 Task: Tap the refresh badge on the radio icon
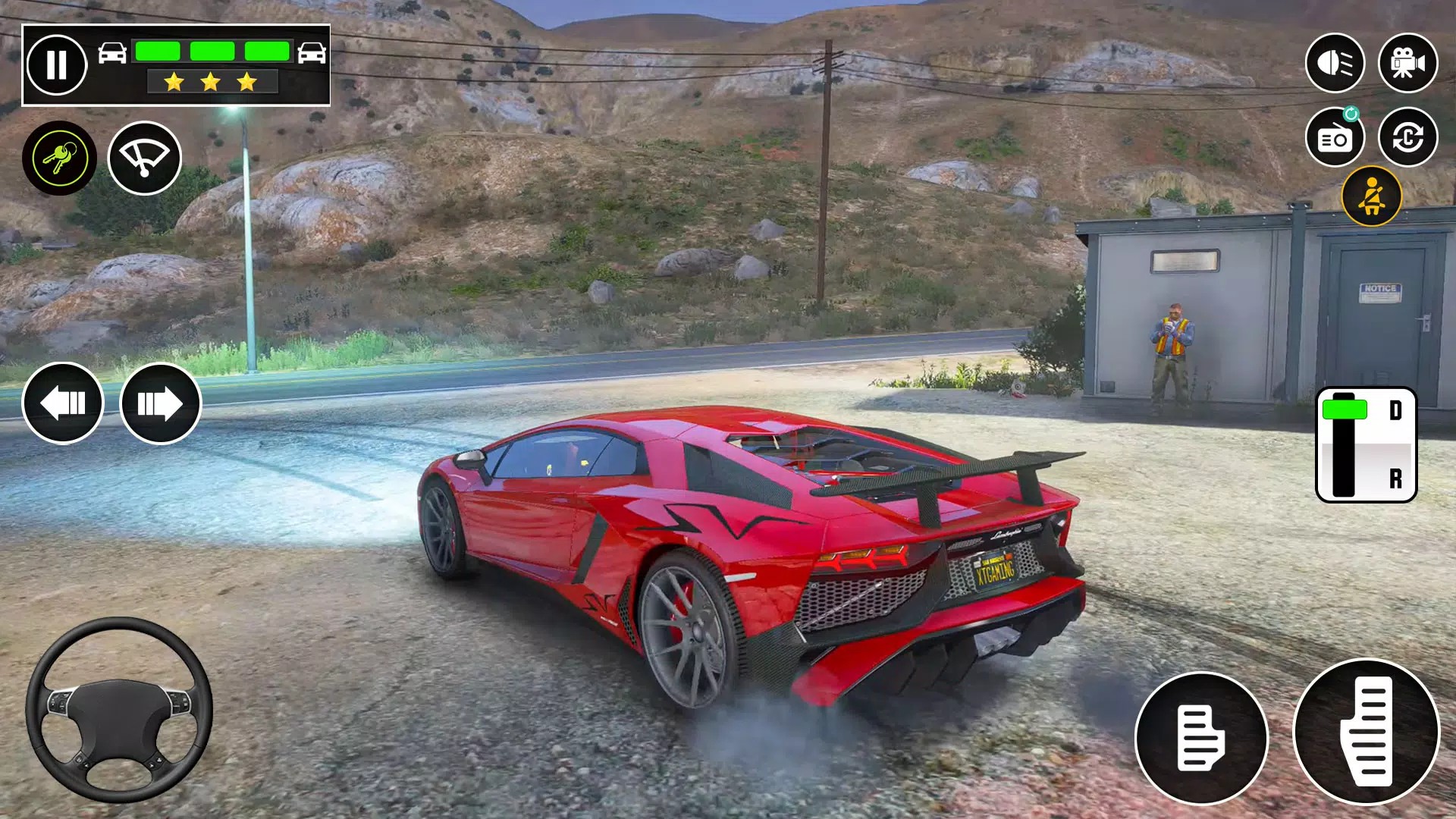(1353, 112)
